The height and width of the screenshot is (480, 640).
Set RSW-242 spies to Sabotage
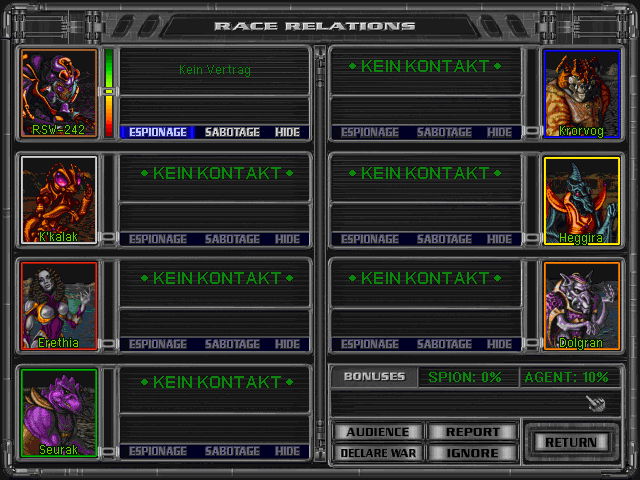coord(232,132)
